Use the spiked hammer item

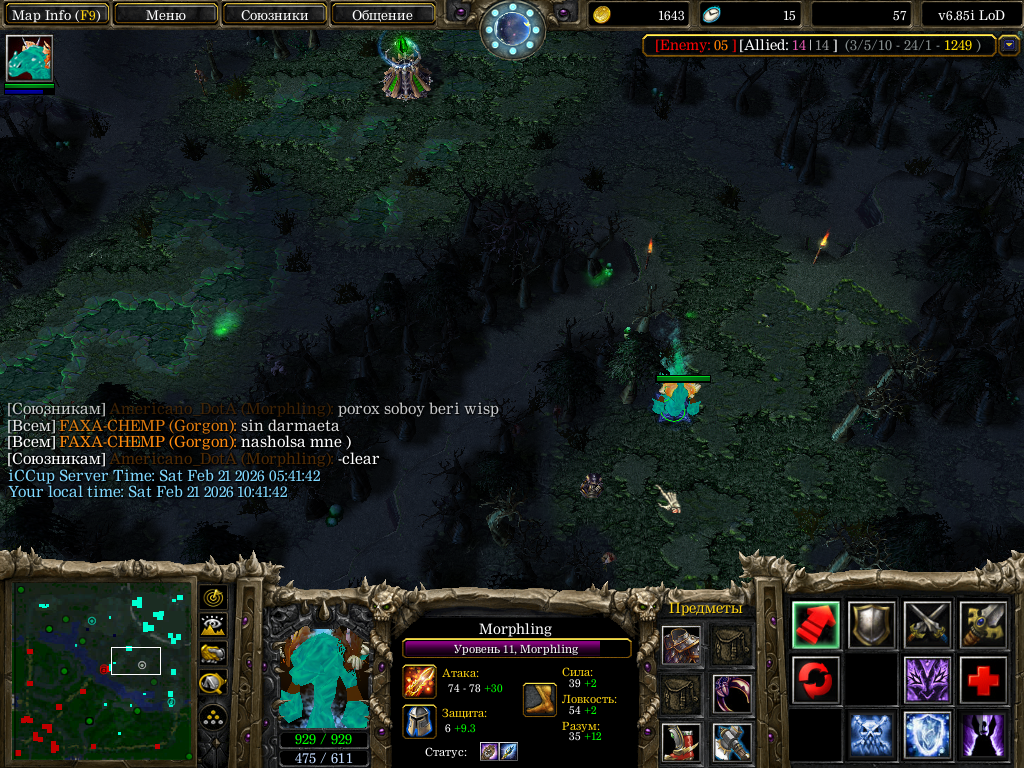[732, 741]
